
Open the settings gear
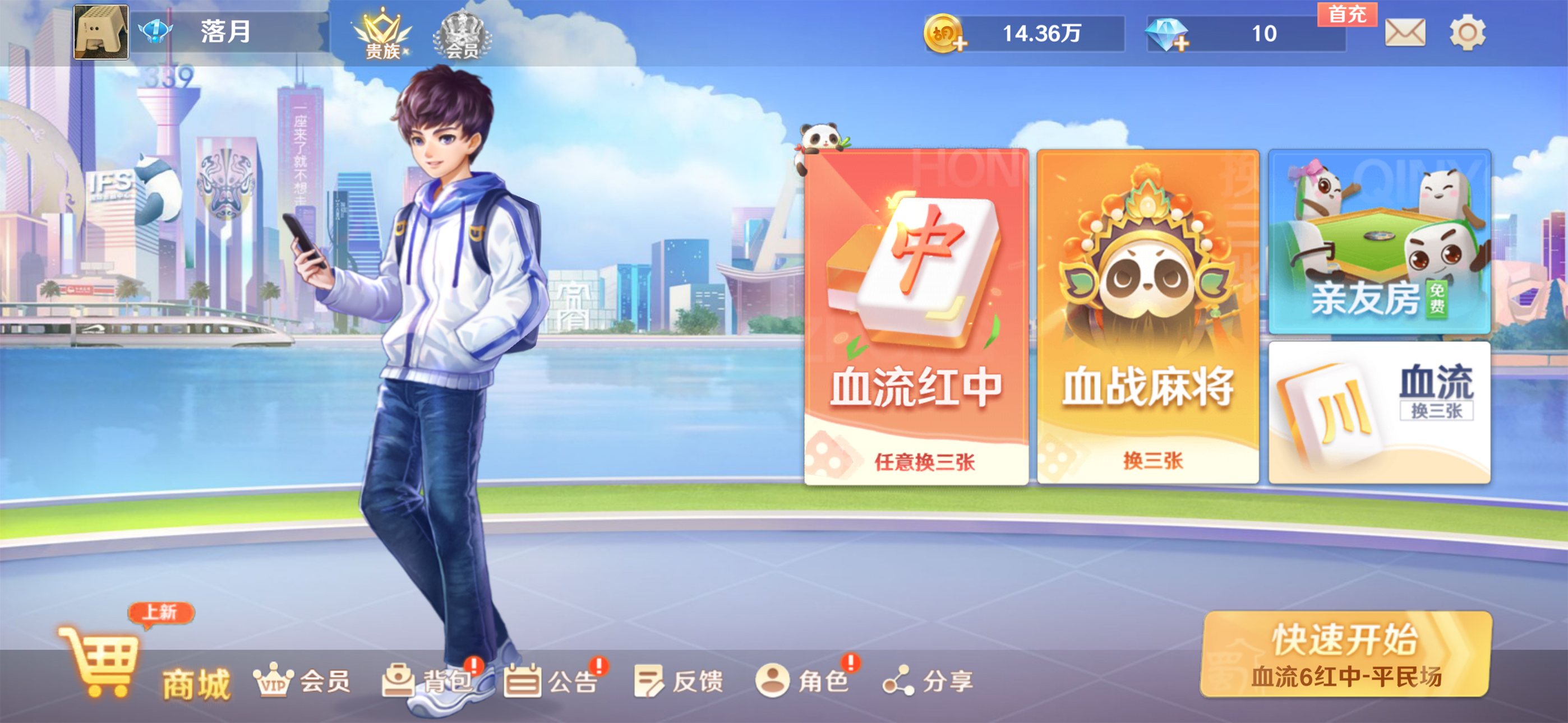click(x=1468, y=35)
